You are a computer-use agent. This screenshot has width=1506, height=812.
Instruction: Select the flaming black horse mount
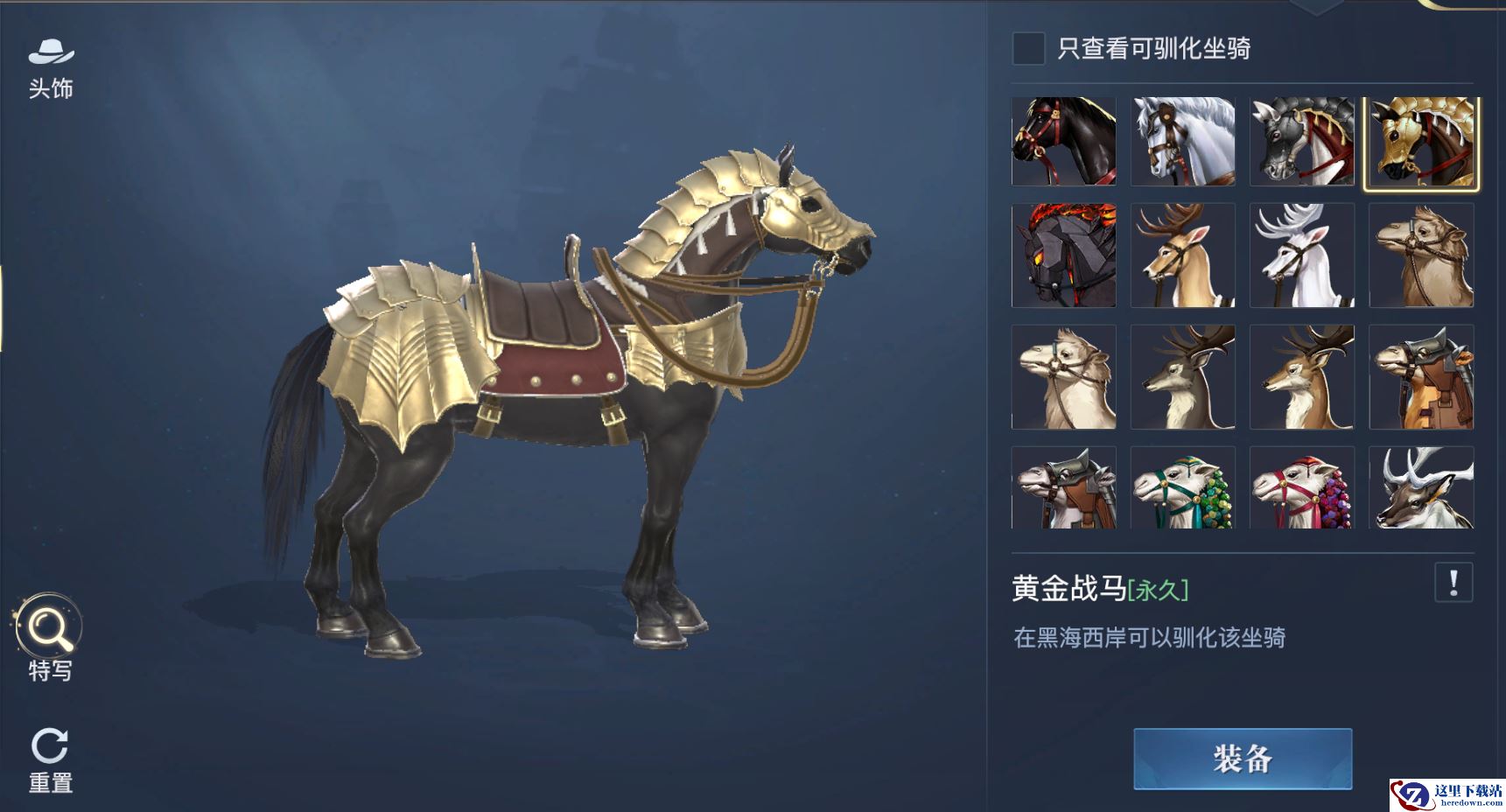(1063, 255)
